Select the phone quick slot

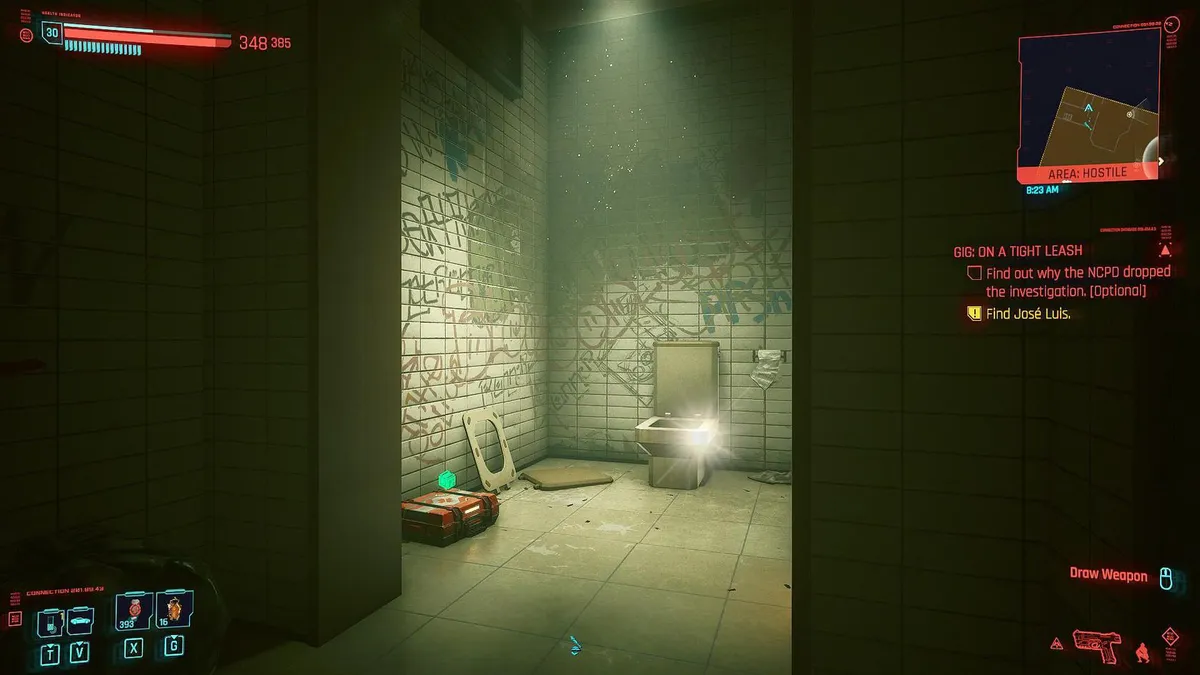coord(51,623)
